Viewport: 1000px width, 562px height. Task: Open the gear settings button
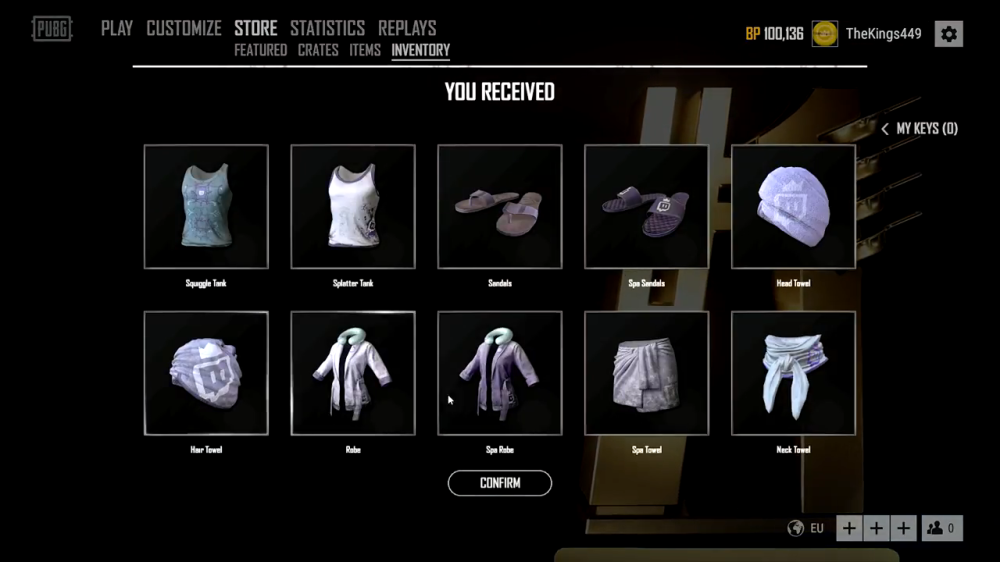pos(948,34)
